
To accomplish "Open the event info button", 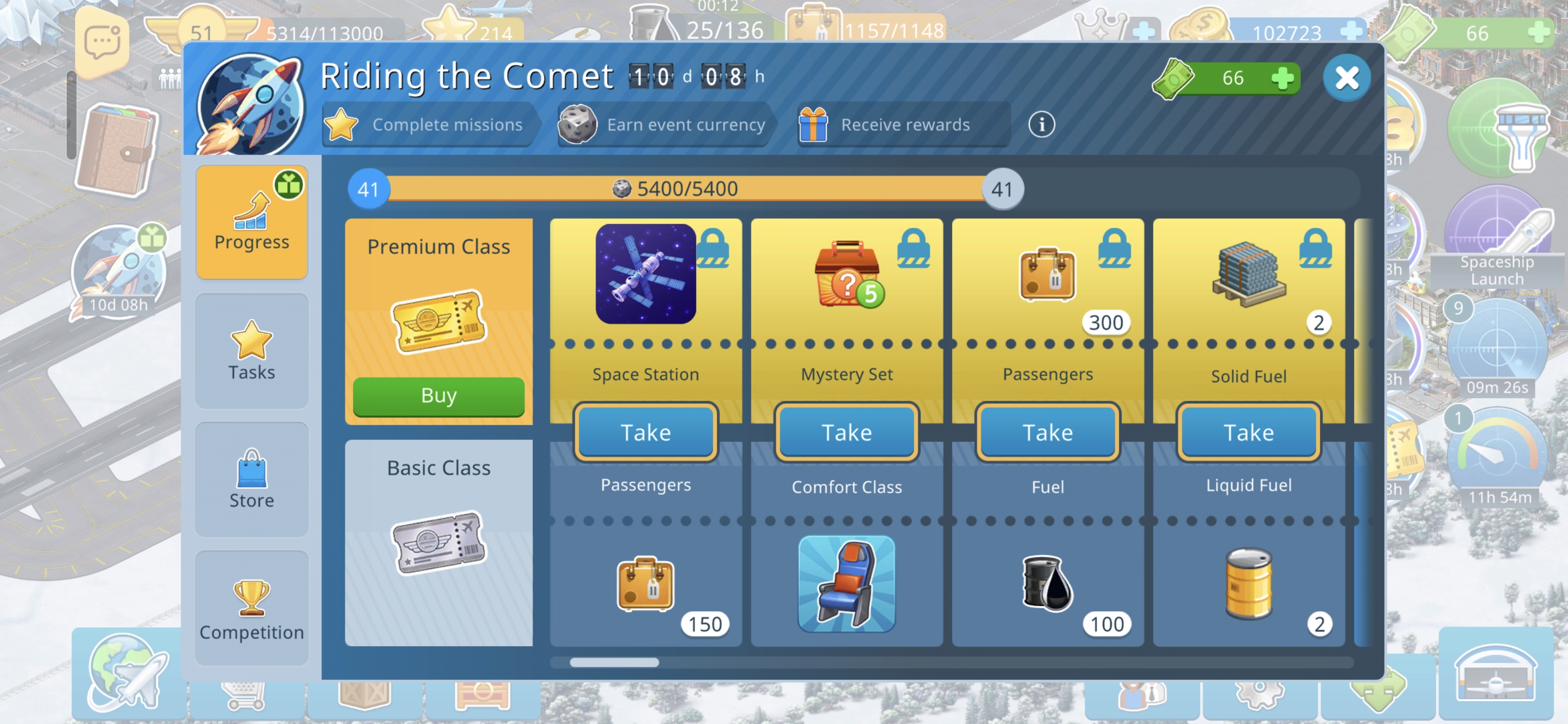I will (1041, 125).
